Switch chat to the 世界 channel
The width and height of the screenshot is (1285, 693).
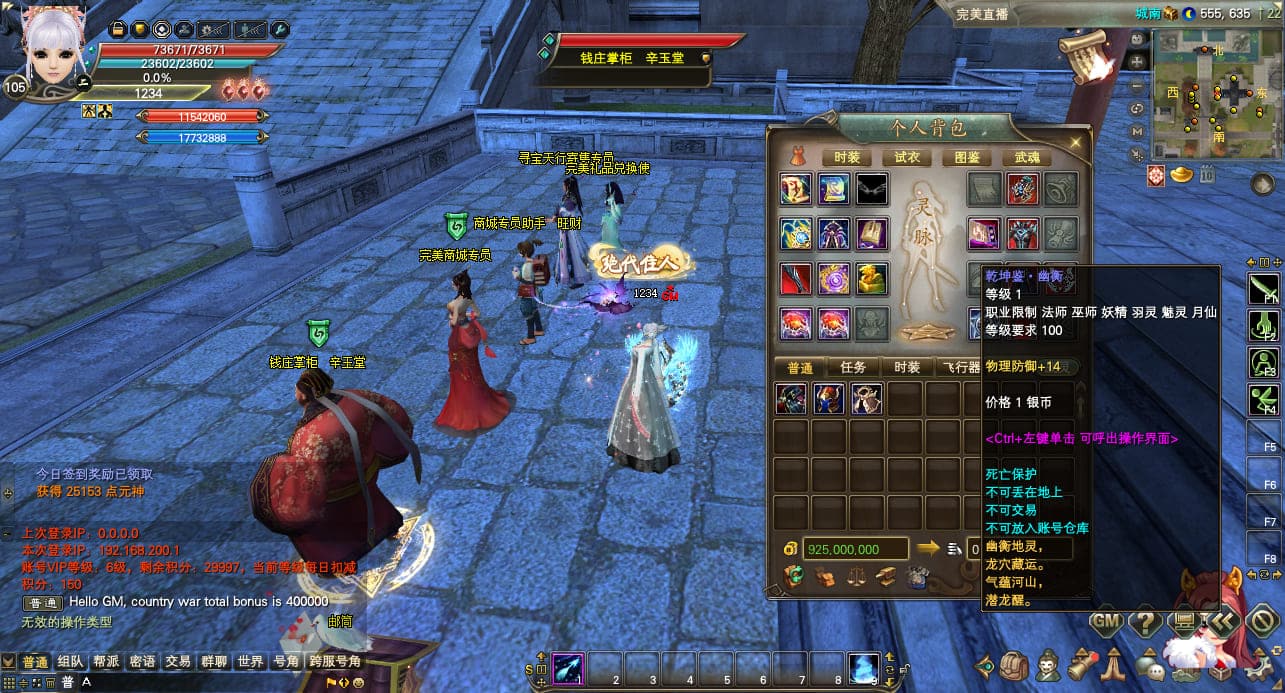point(250,662)
